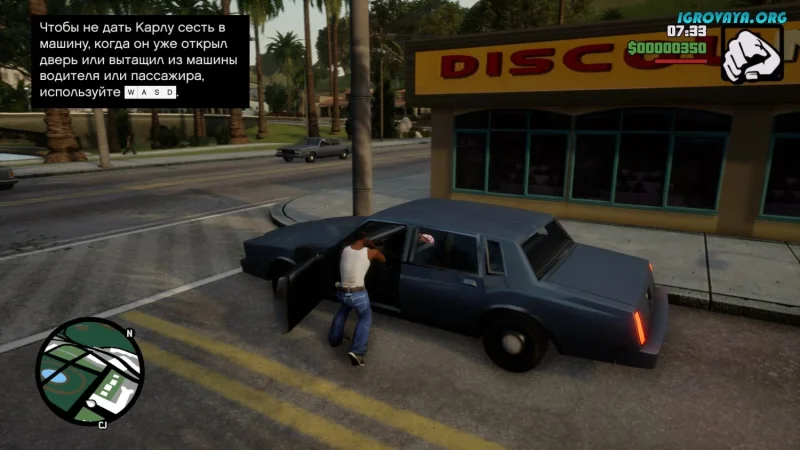Click the fist weapon icon

coord(750,55)
